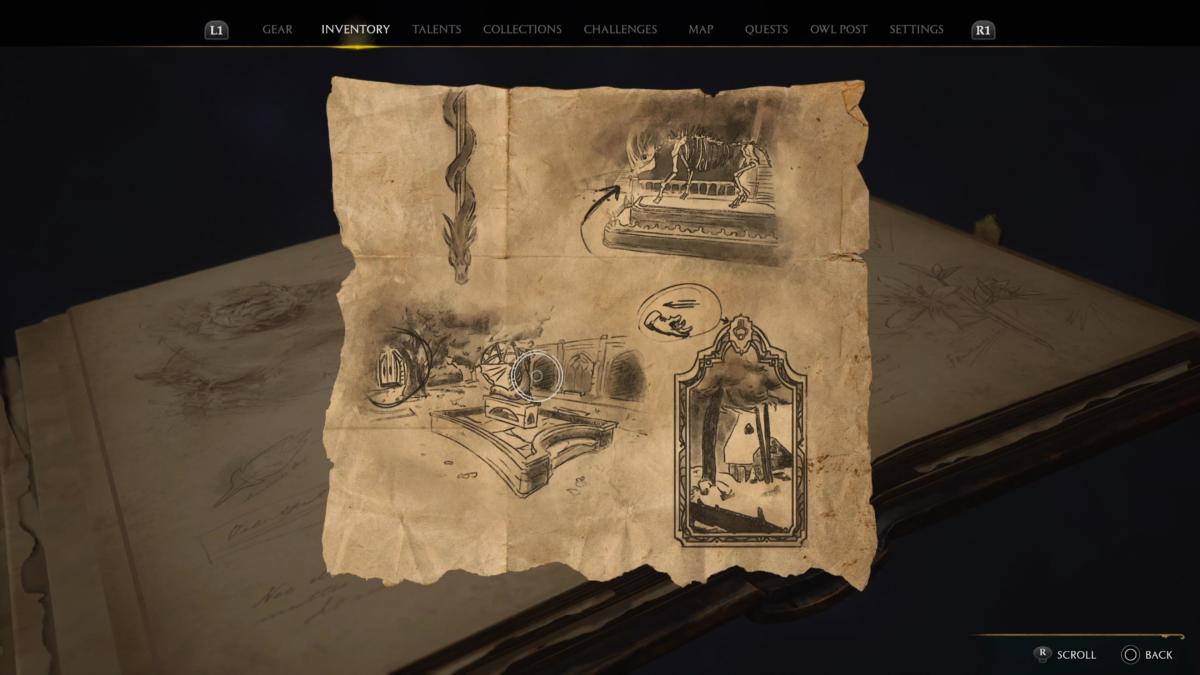The image size is (1200, 675).
Task: Switch to the Talents tab
Action: pyautogui.click(x=437, y=30)
